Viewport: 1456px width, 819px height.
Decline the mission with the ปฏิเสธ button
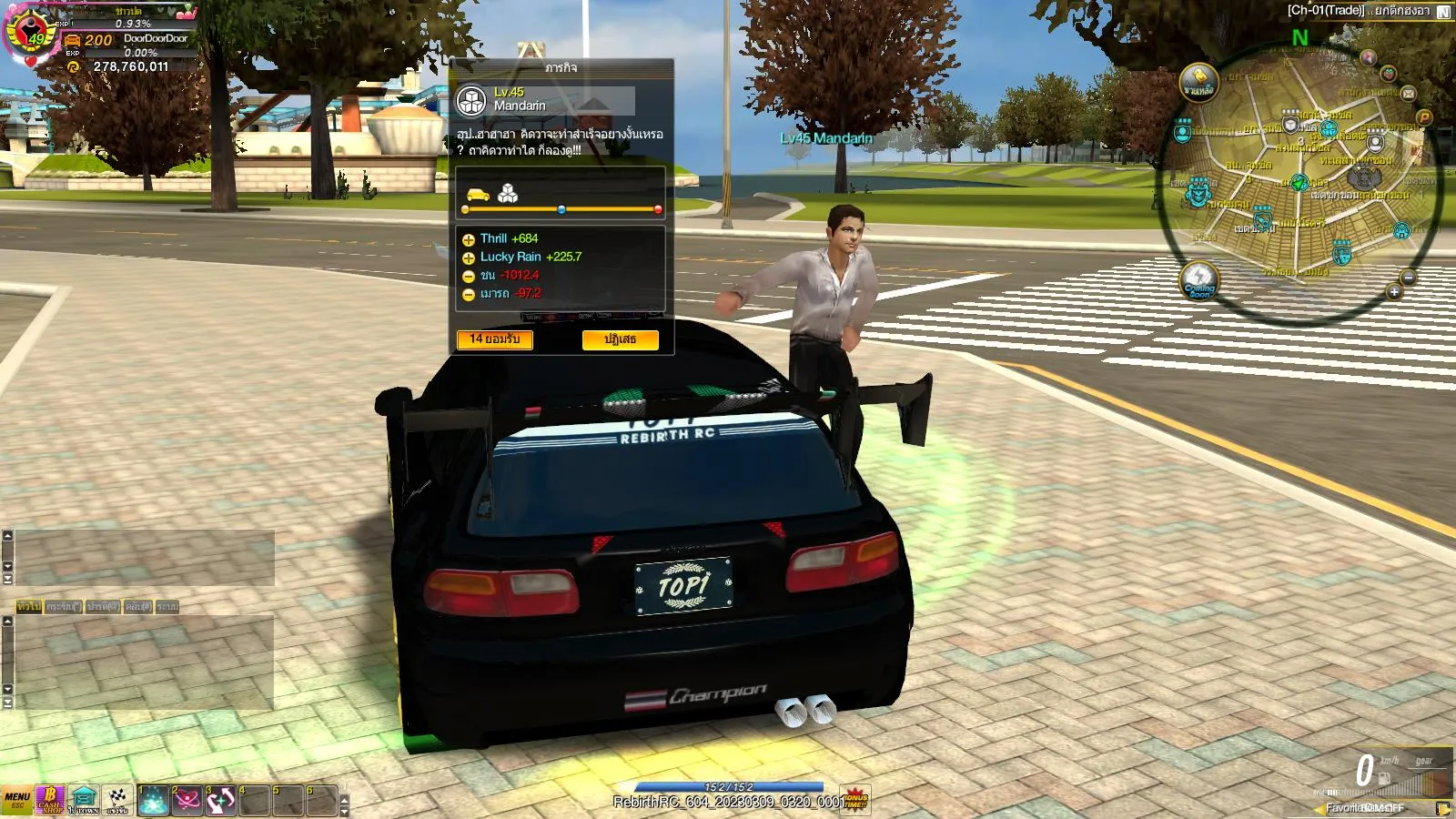click(x=620, y=339)
